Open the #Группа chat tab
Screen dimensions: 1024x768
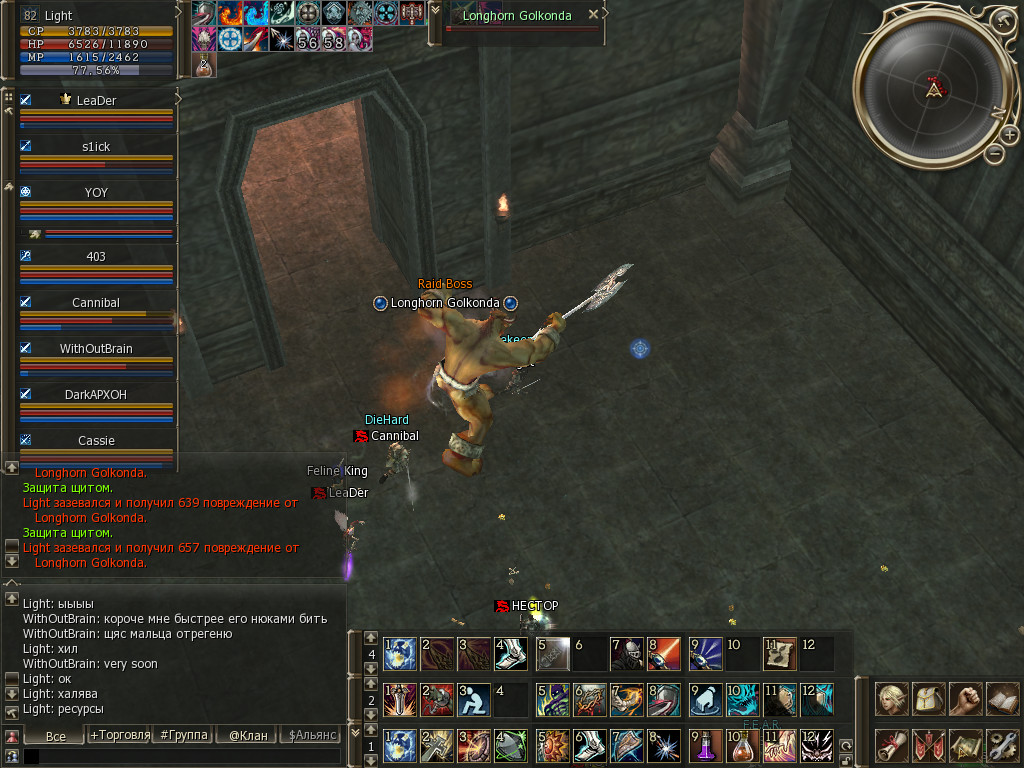click(x=184, y=735)
